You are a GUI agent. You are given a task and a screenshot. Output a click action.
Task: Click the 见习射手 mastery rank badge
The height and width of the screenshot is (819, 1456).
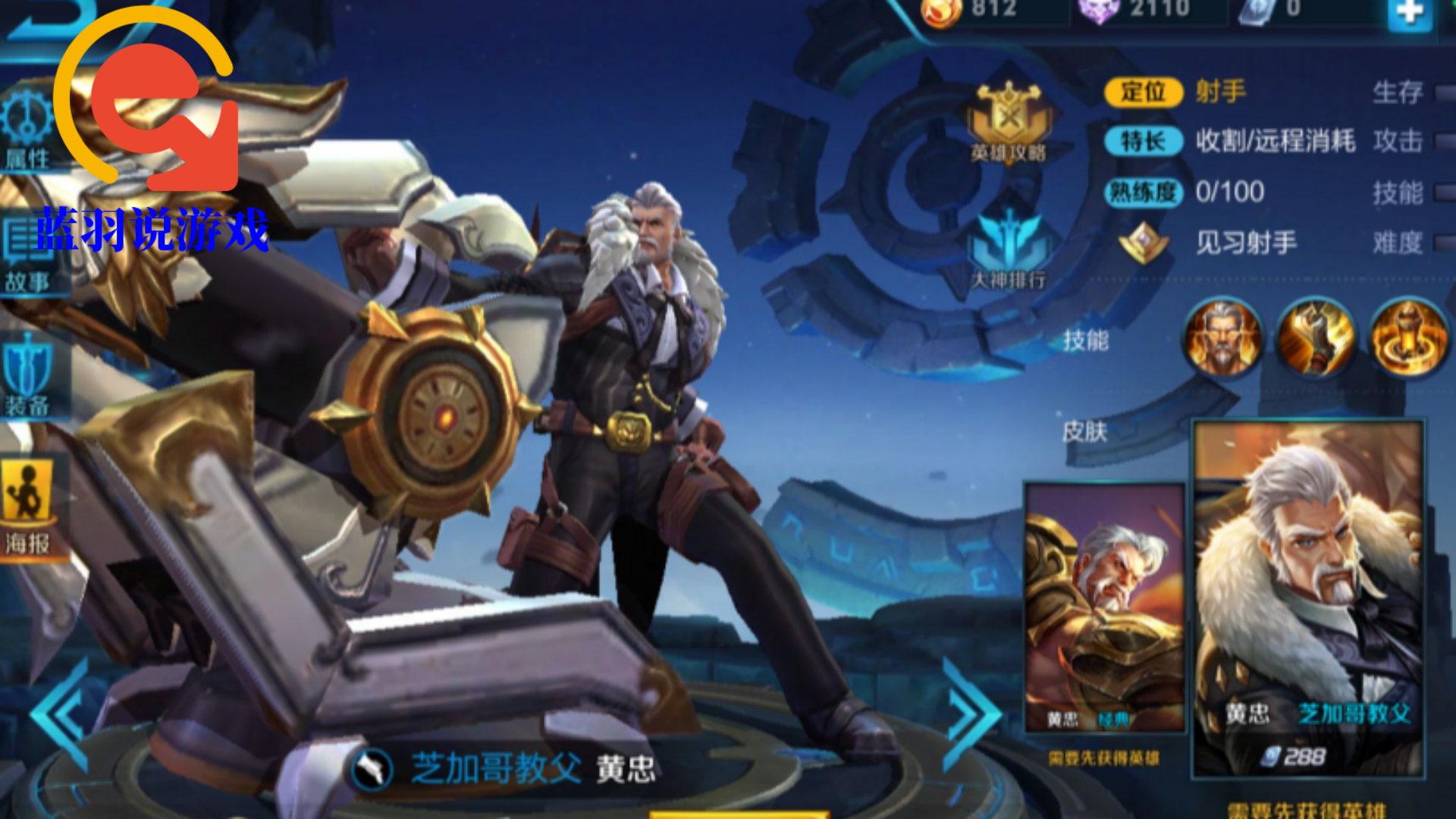pos(1144,243)
